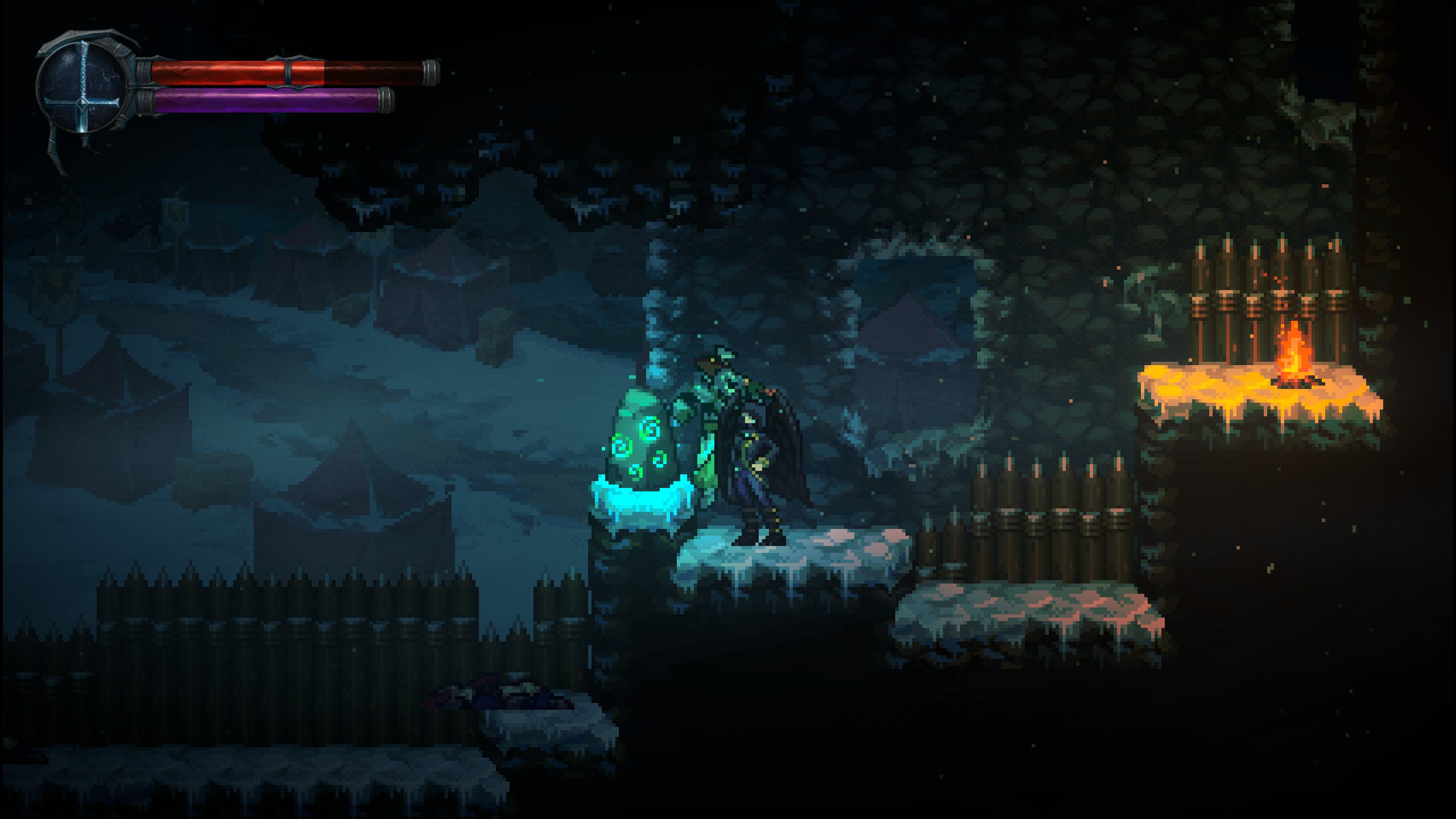Select the equipped sword weapon orb
Screen dimensions: 1456x819
coord(83,88)
